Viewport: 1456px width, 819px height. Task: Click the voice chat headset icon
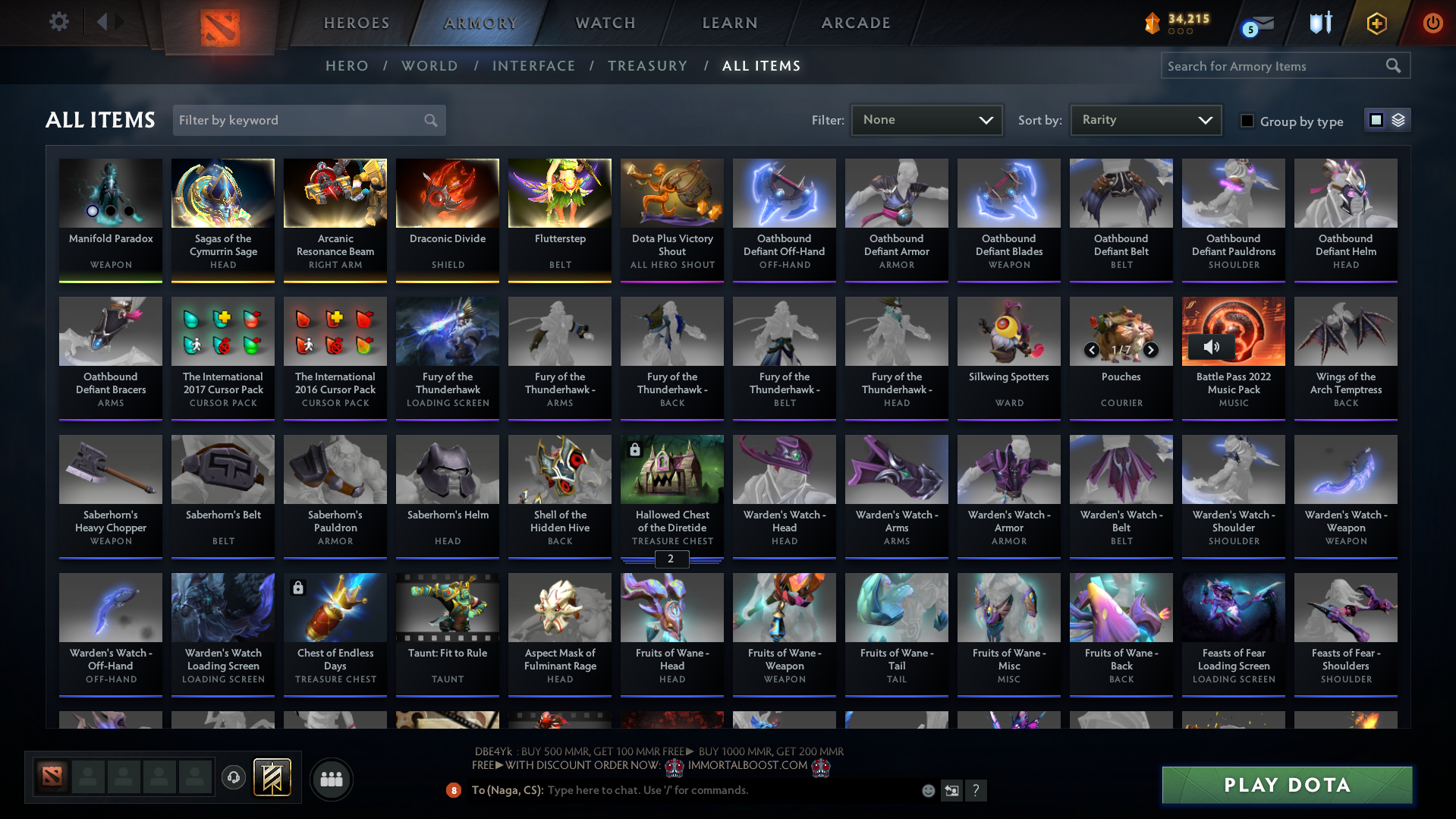[233, 777]
